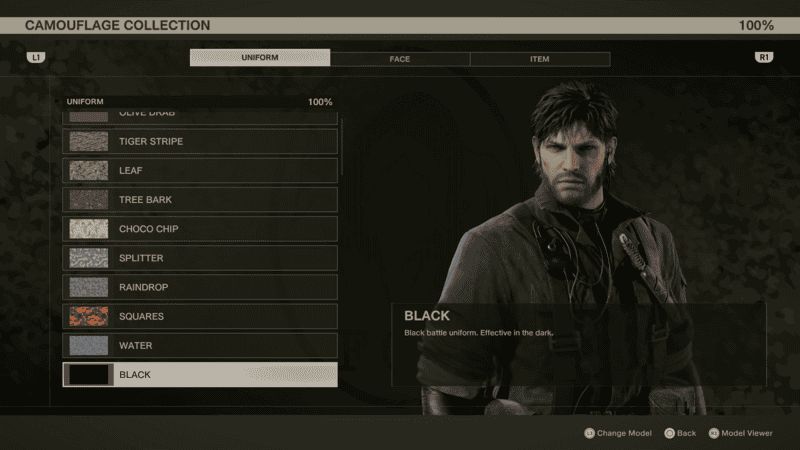Click the uniform list scrollbar
The width and height of the screenshot is (800, 450).
pyautogui.click(x=342, y=250)
